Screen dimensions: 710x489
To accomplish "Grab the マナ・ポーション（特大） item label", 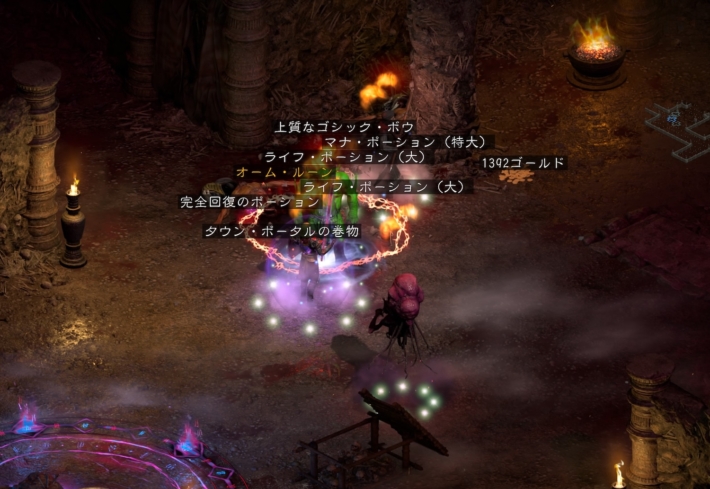I will (x=407, y=142).
